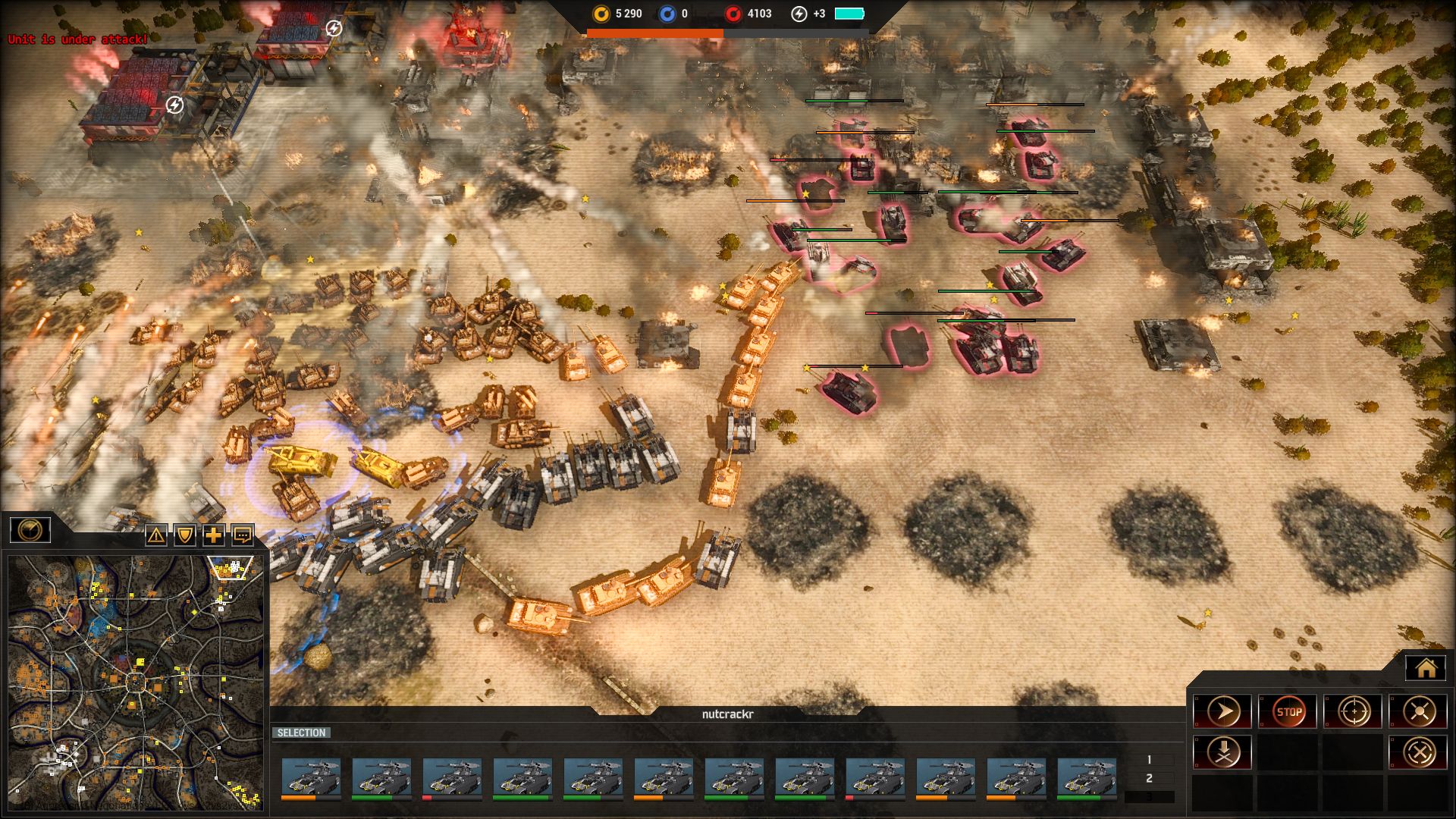Click the dashed circle X command
Image resolution: width=1456 pixels, height=819 pixels.
tap(1418, 752)
